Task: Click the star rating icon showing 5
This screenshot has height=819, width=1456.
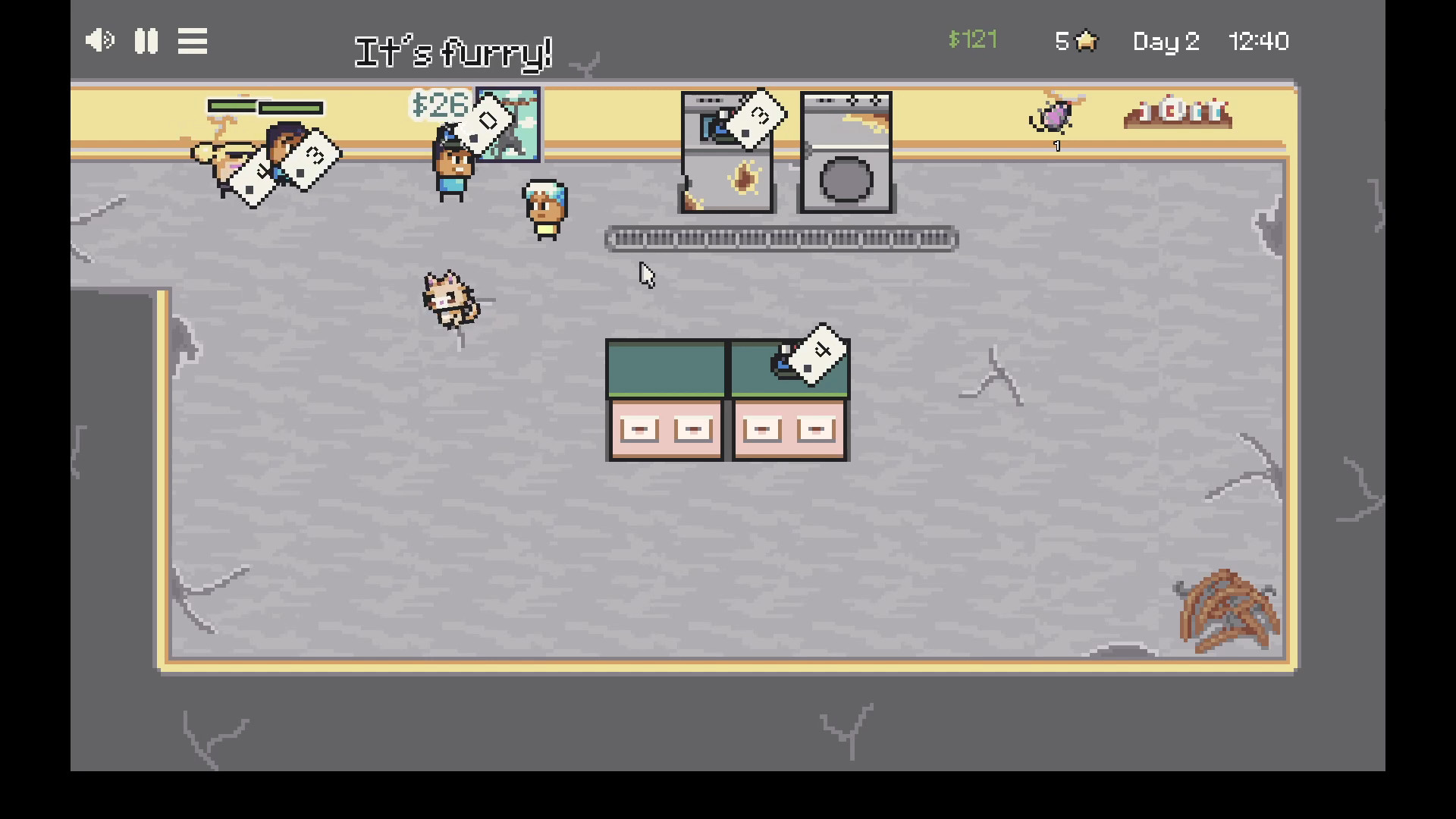Action: tap(1075, 42)
